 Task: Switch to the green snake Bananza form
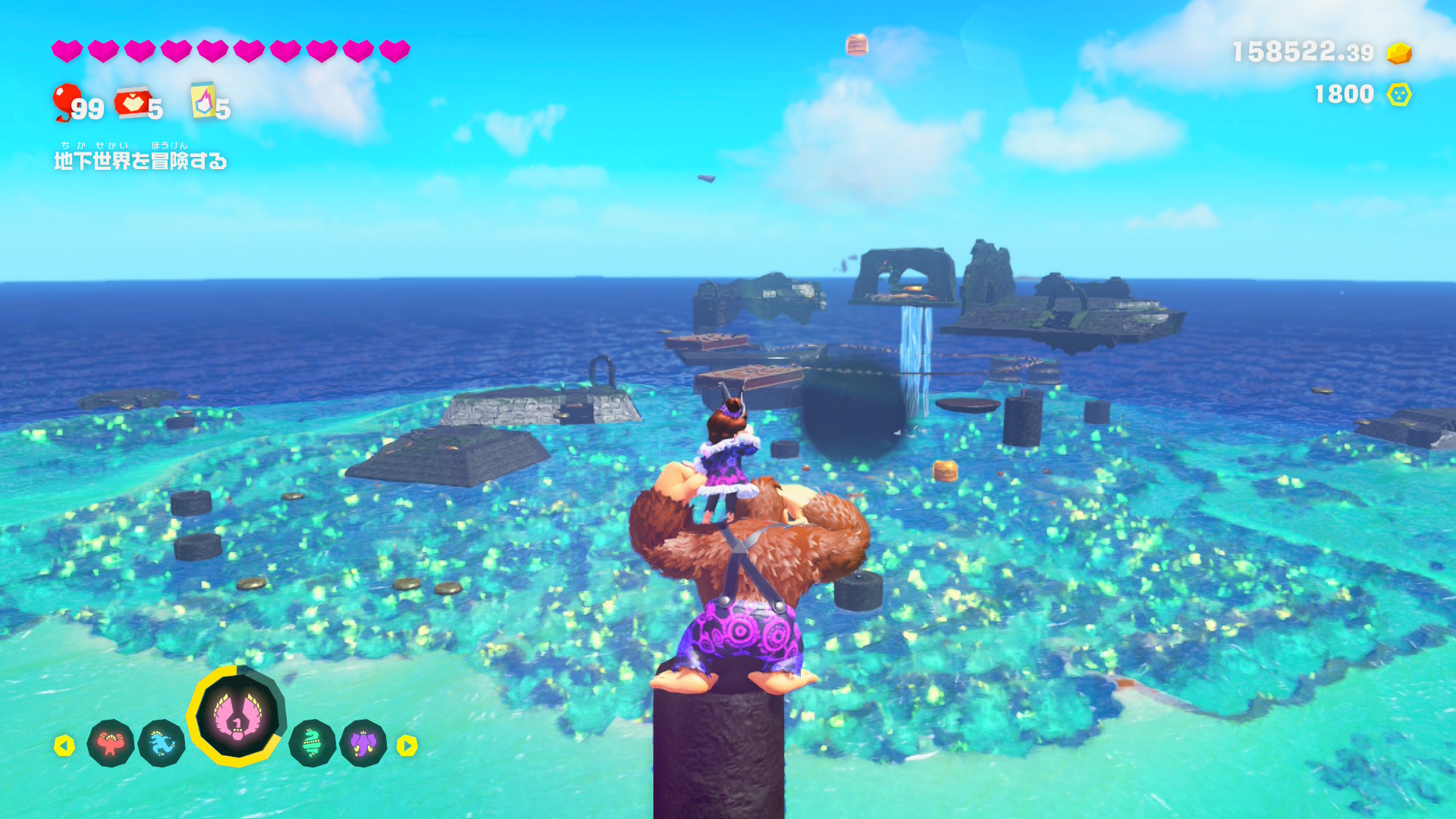[312, 743]
